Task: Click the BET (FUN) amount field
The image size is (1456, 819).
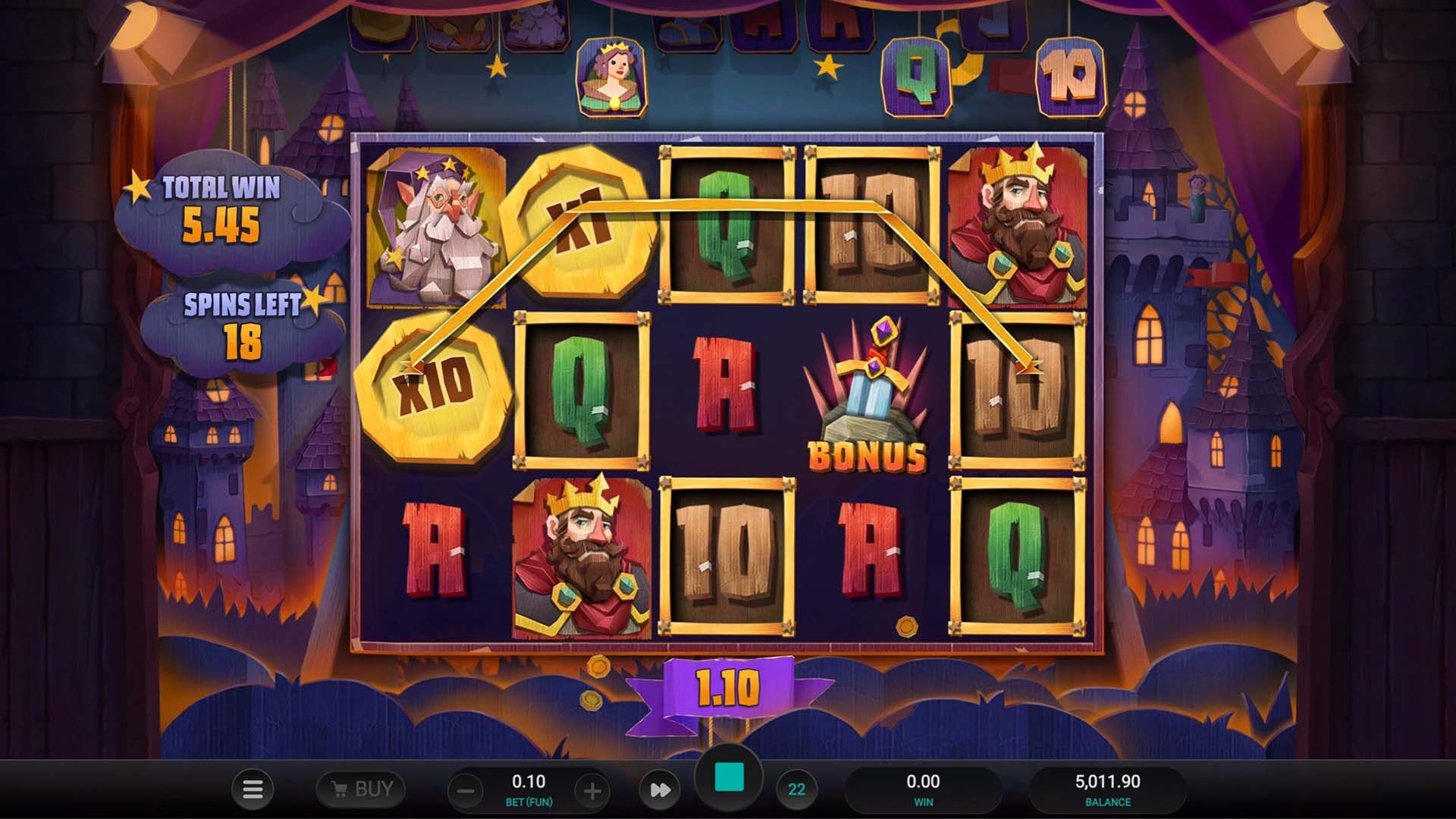Action: pyautogui.click(x=531, y=781)
